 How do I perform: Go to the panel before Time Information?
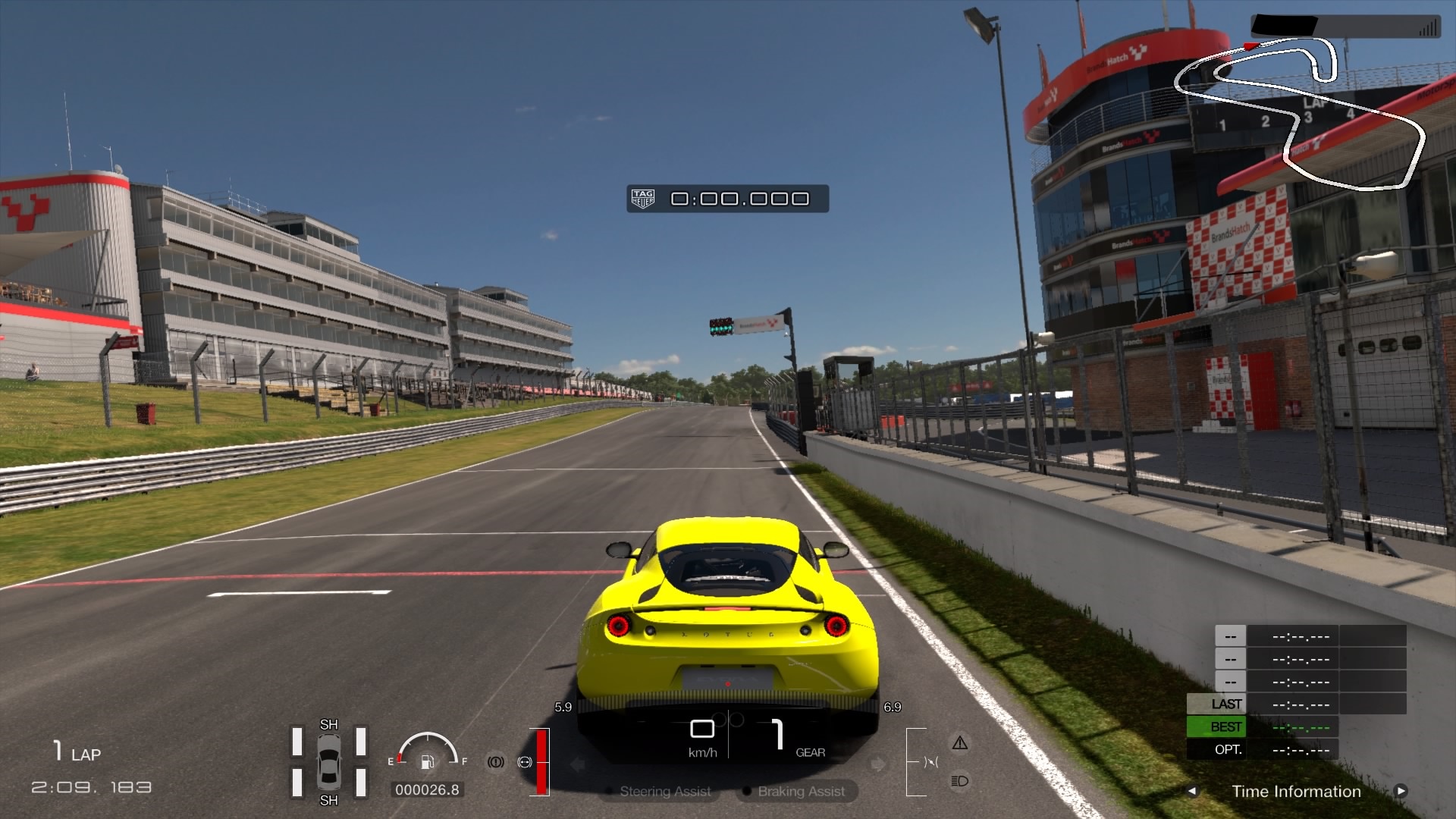pos(1192,791)
